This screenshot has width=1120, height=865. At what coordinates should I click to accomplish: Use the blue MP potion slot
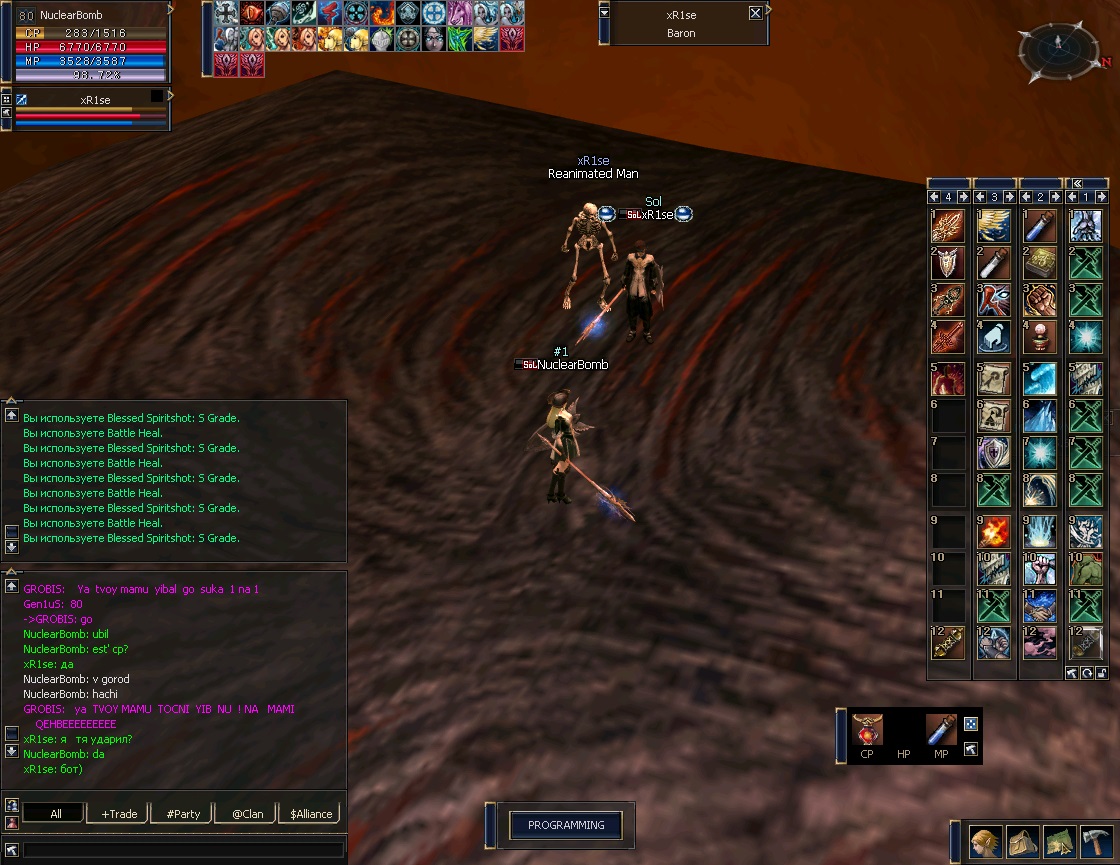point(940,730)
